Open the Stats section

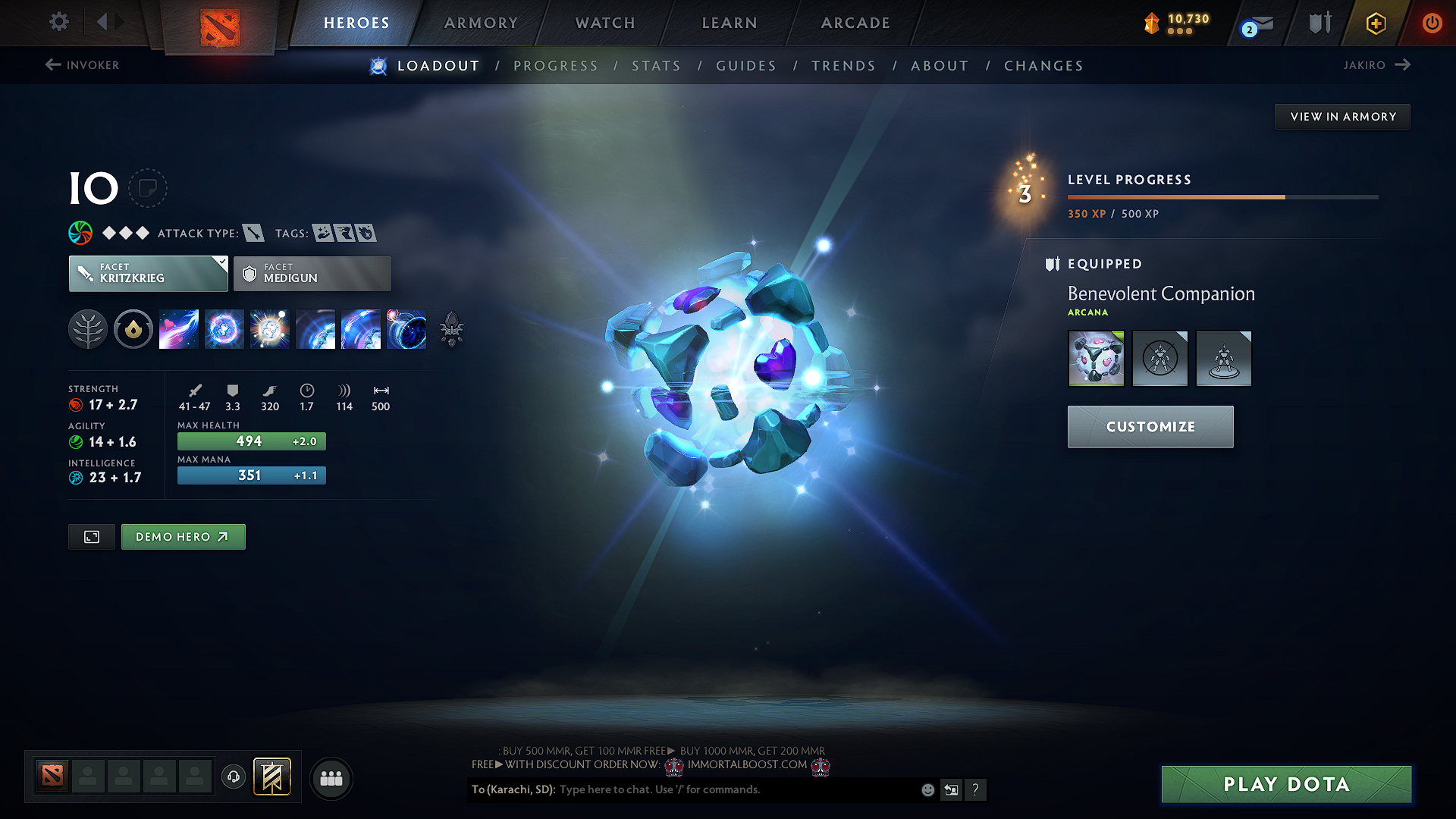(x=656, y=65)
